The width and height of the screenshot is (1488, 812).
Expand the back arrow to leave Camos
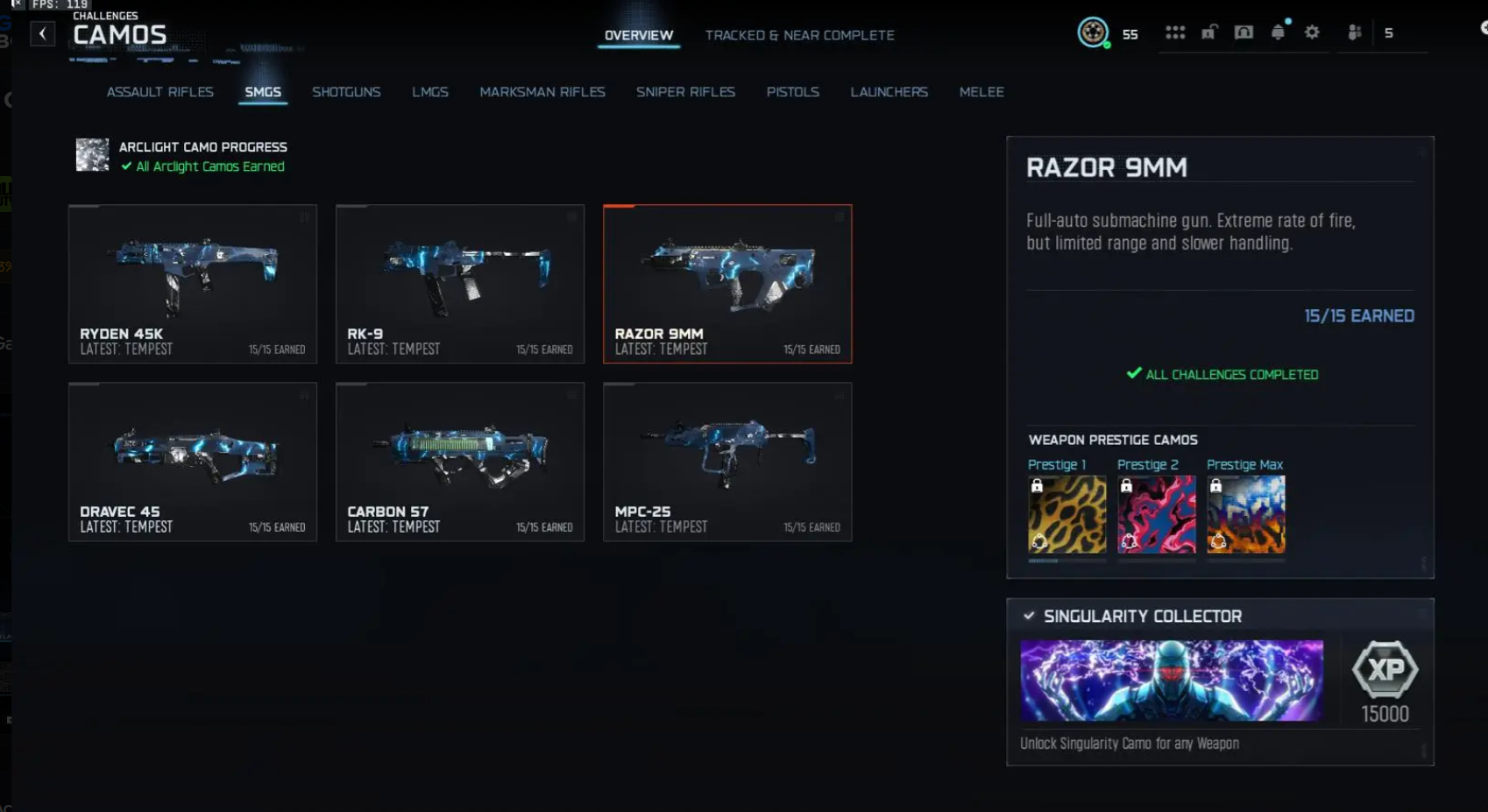coord(42,32)
